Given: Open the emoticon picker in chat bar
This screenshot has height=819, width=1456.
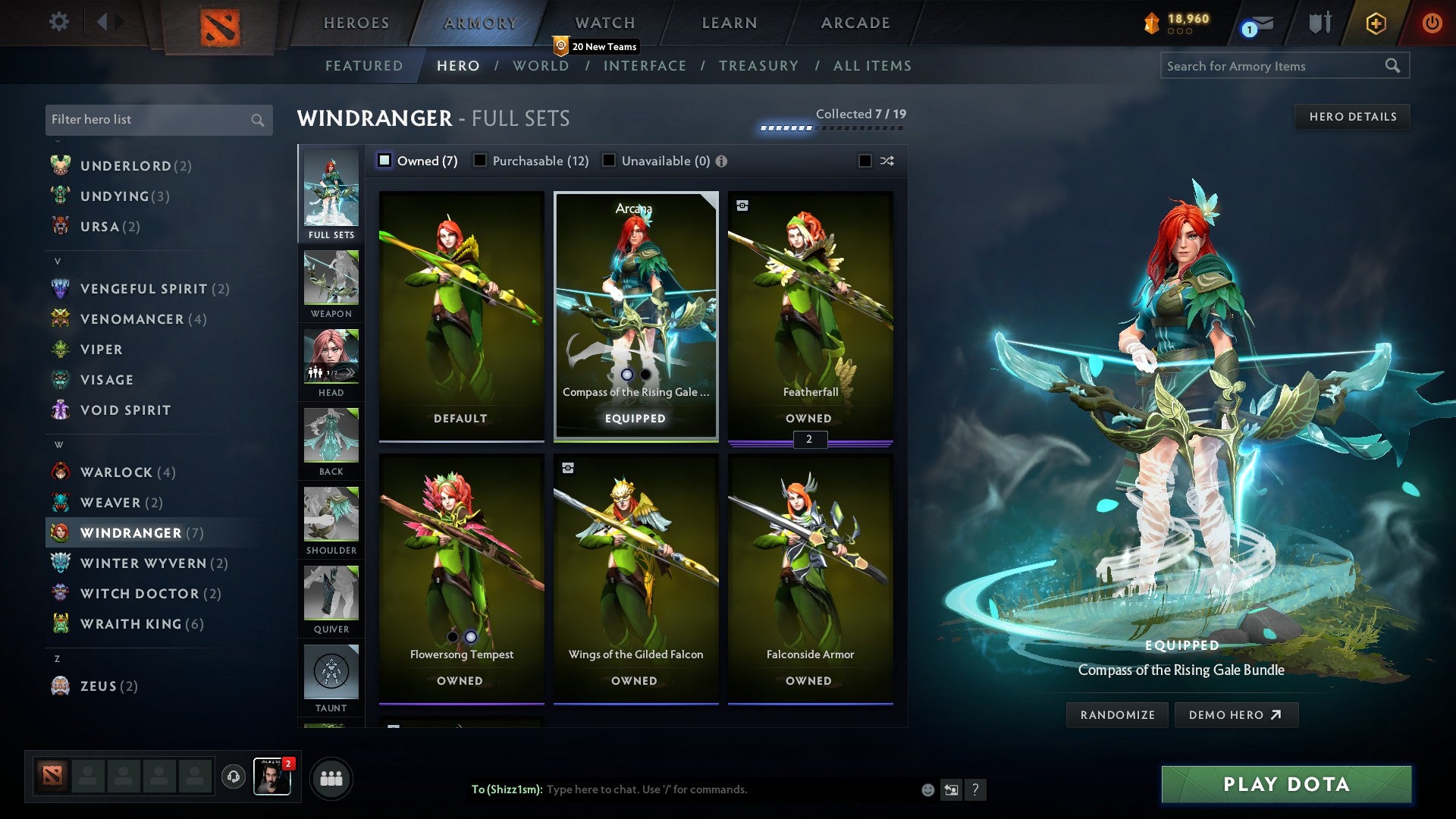Looking at the screenshot, I should pos(927,789).
